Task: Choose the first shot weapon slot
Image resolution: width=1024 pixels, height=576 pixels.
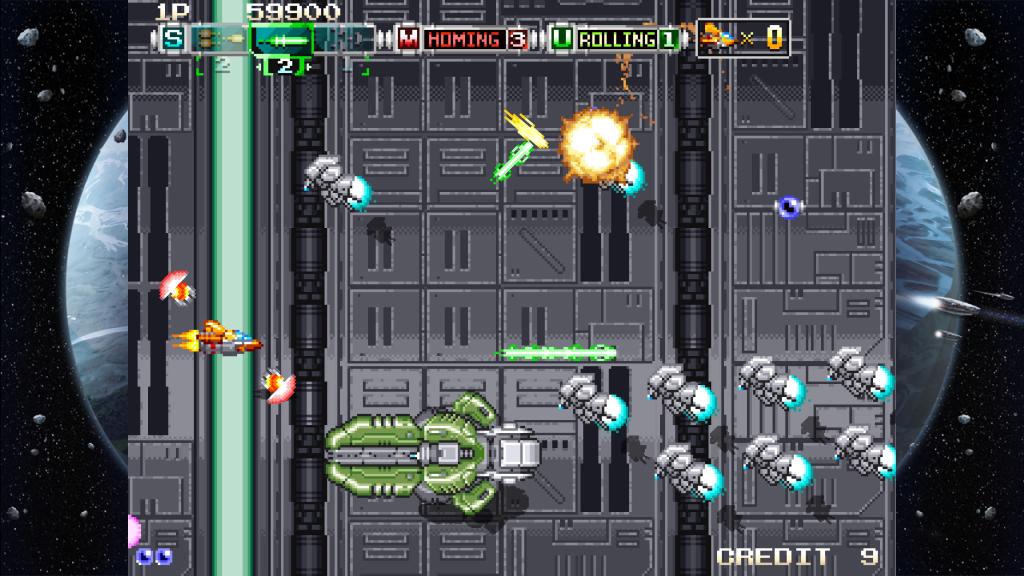Action: [x=220, y=39]
